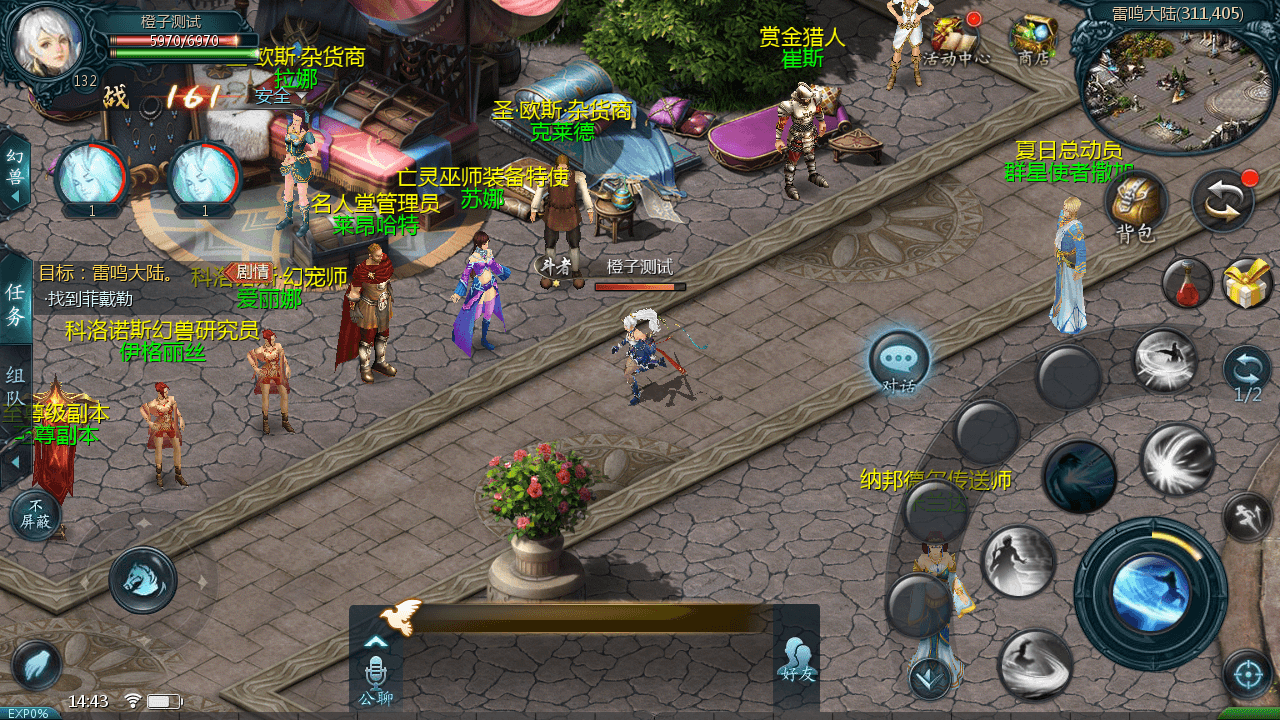Expand the 幻兽 pet panel
This screenshot has width=1280, height=720.
pyautogui.click(x=14, y=173)
